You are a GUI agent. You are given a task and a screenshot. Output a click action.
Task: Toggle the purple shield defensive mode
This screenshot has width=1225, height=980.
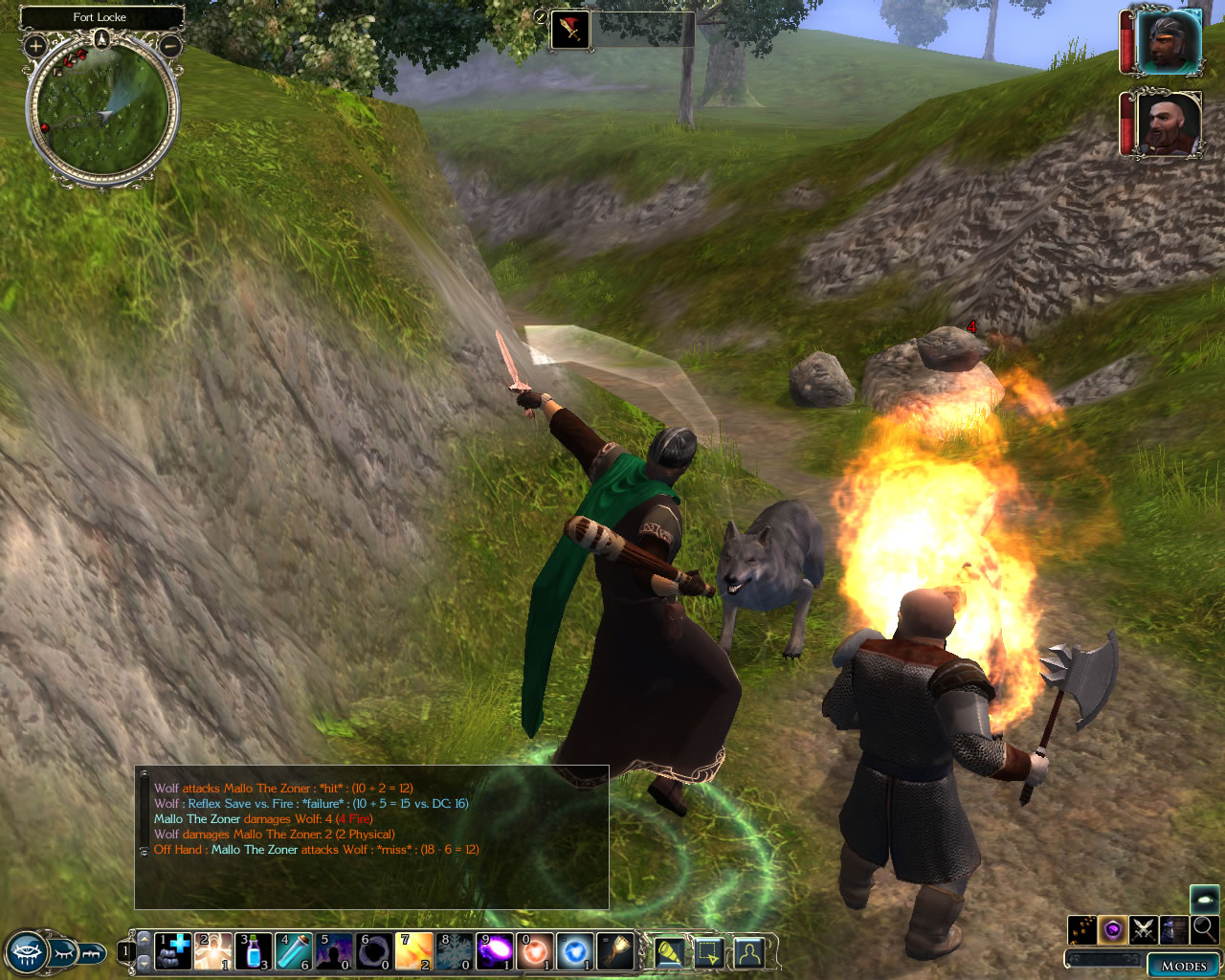click(1112, 928)
